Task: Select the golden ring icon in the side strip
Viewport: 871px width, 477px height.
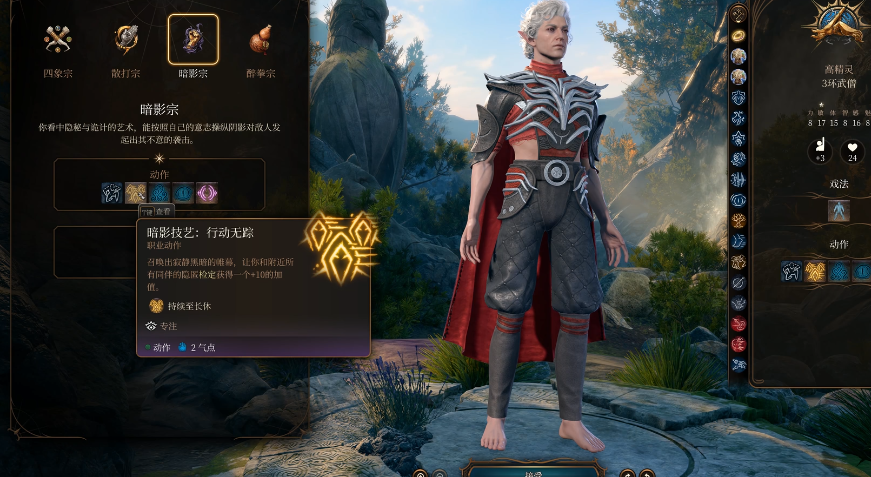Action: (739, 34)
